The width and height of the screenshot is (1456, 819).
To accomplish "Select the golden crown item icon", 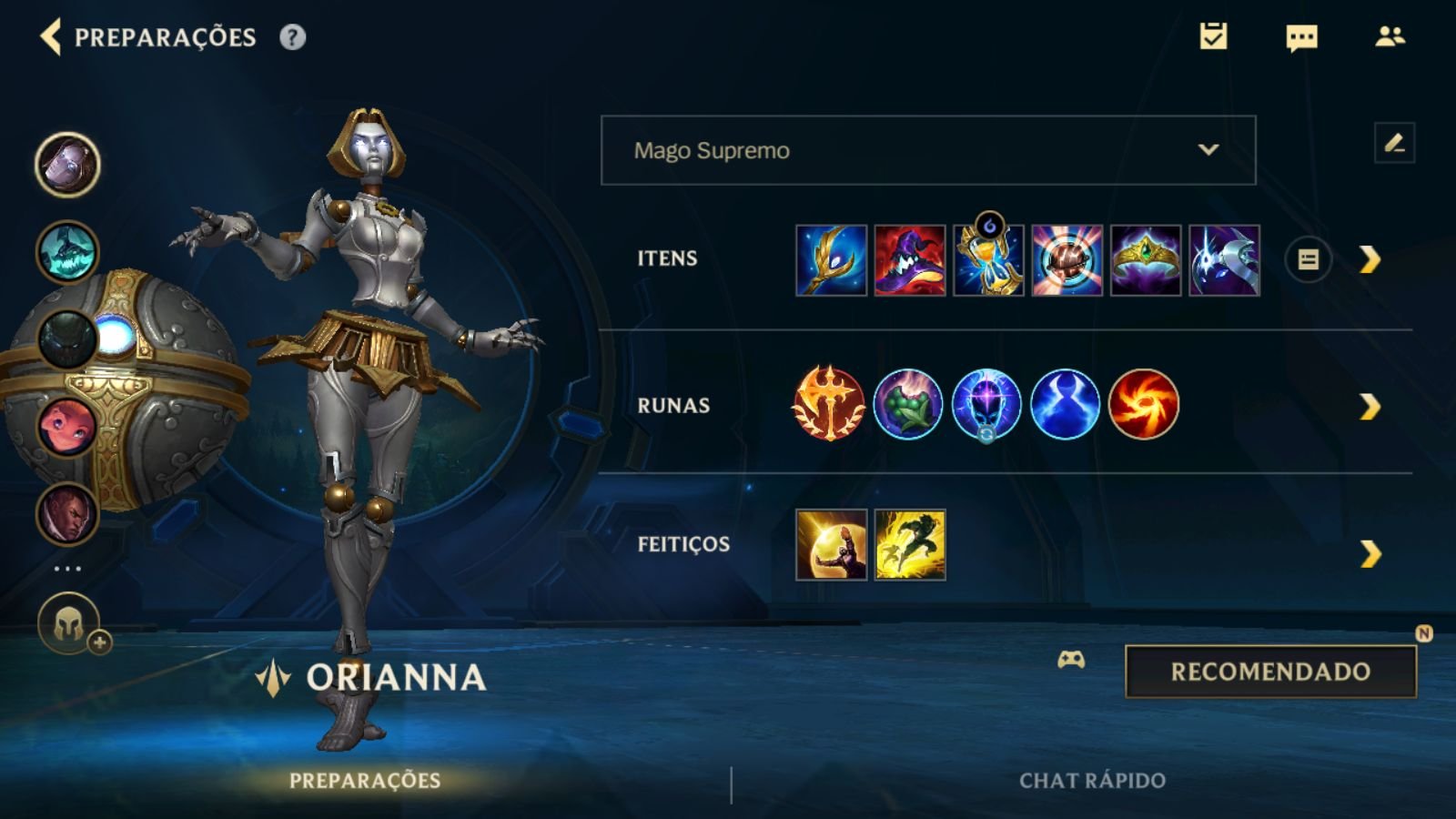I will pos(1144,259).
